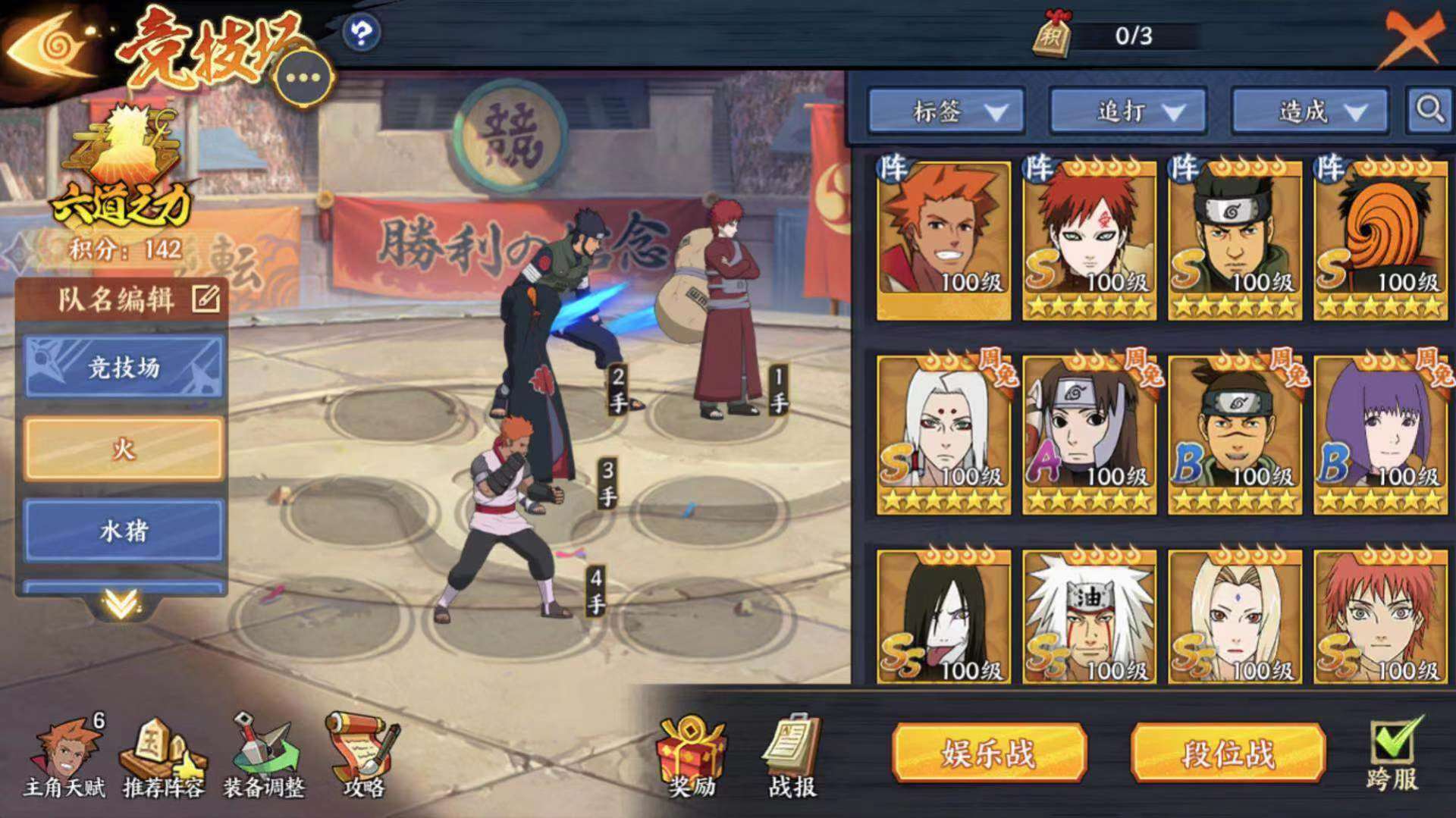Open the 追打 filter dropdown
Viewport: 1456px width, 818px height.
pyautogui.click(x=1128, y=112)
